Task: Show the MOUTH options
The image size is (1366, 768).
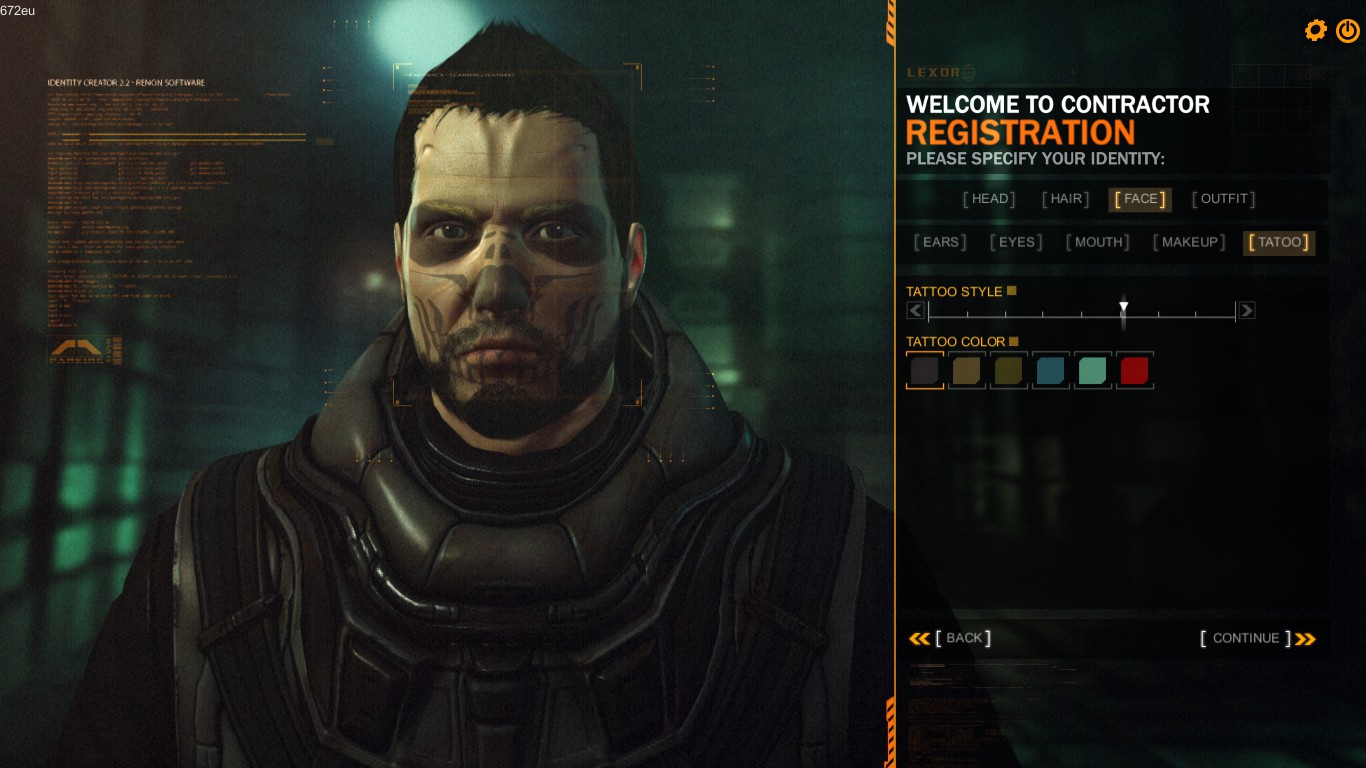Action: [x=1097, y=242]
